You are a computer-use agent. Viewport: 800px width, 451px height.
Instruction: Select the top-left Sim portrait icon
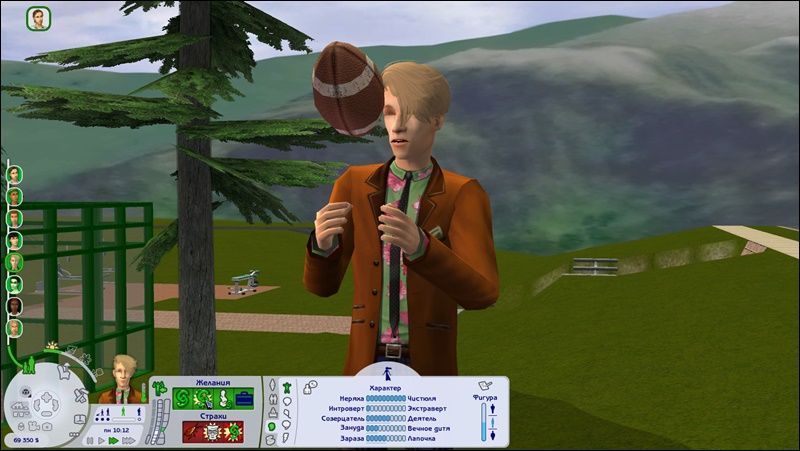tap(38, 18)
